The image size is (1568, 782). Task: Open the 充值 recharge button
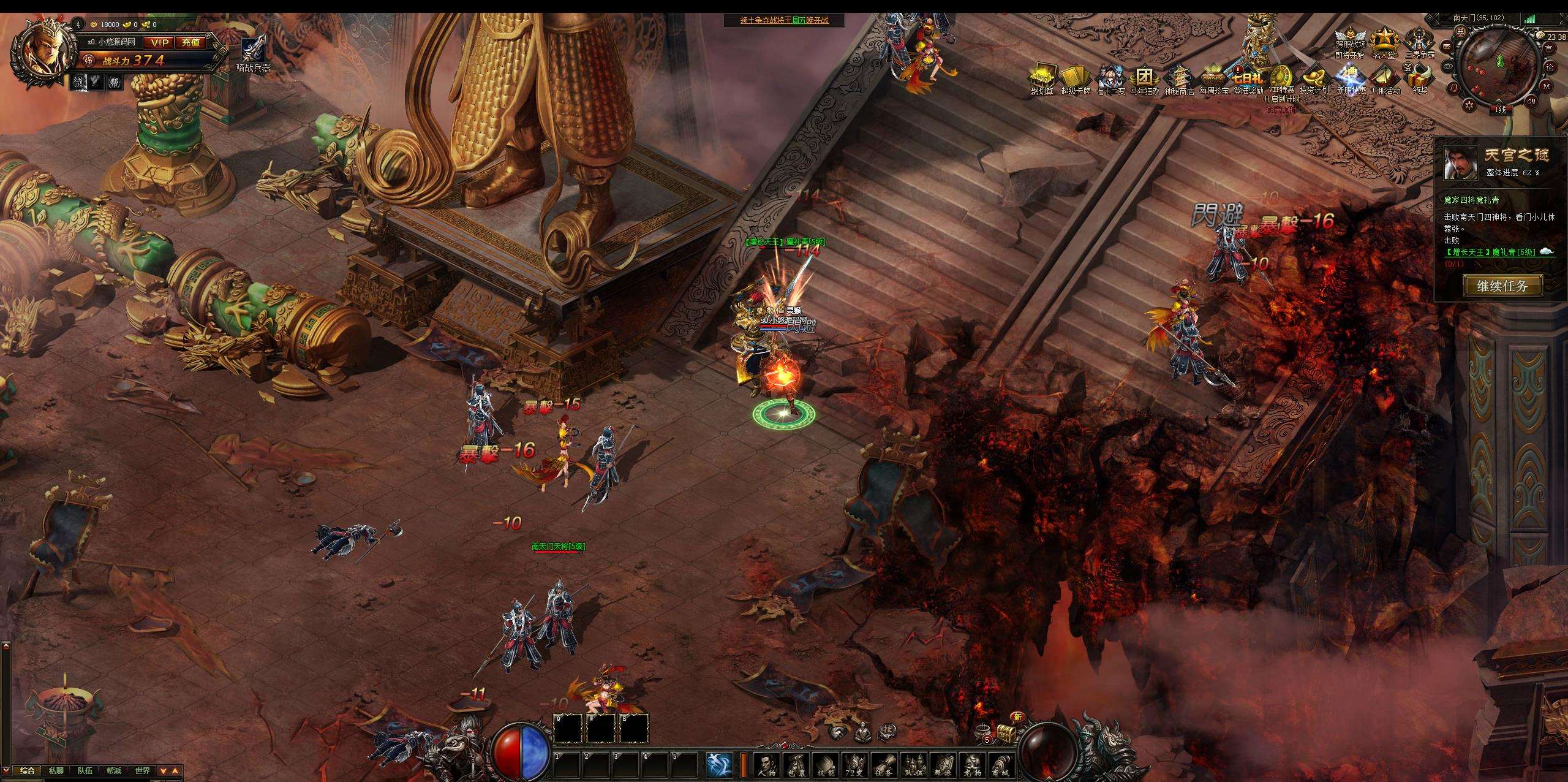click(x=190, y=42)
